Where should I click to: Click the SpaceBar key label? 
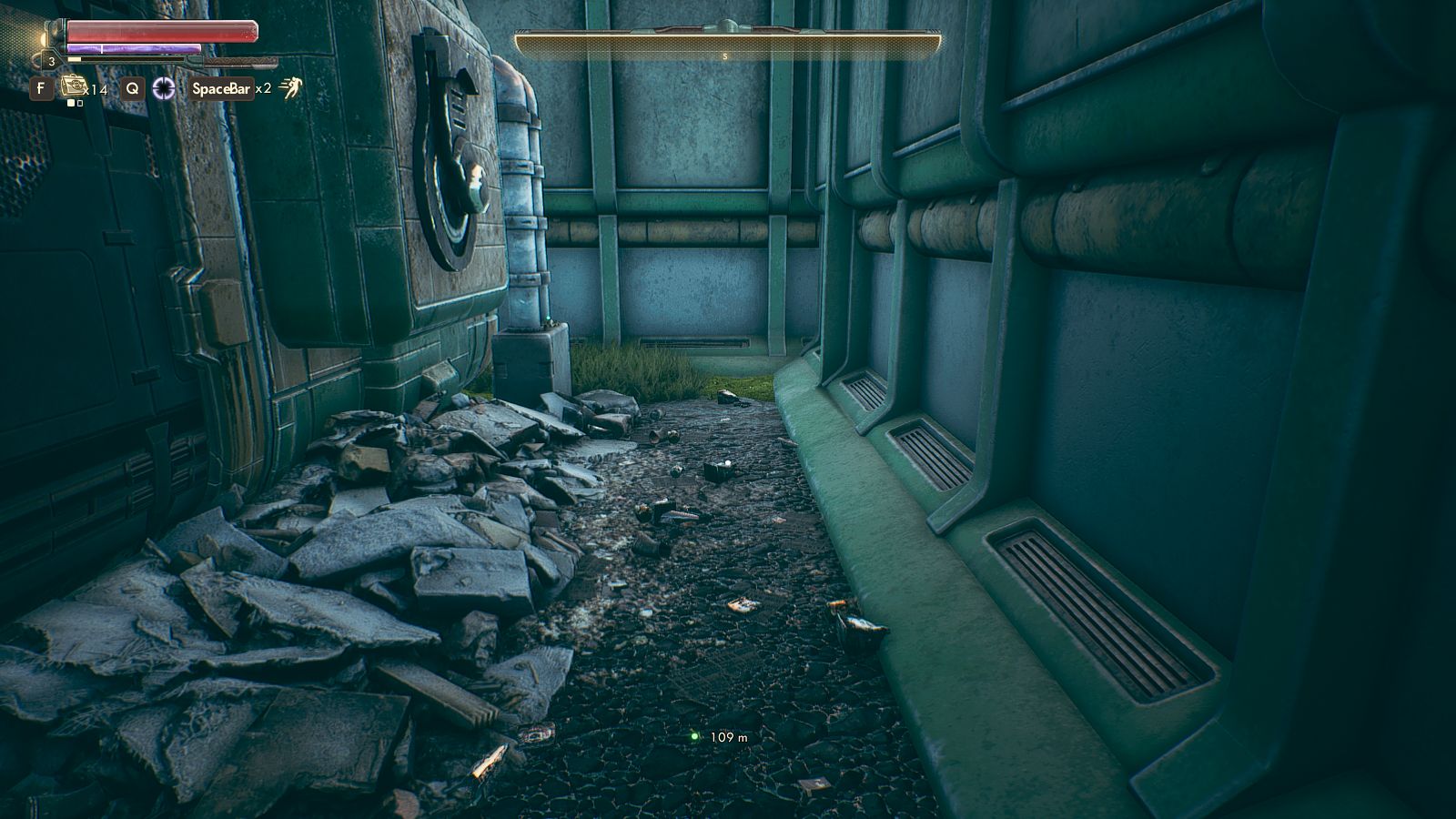pos(221,87)
